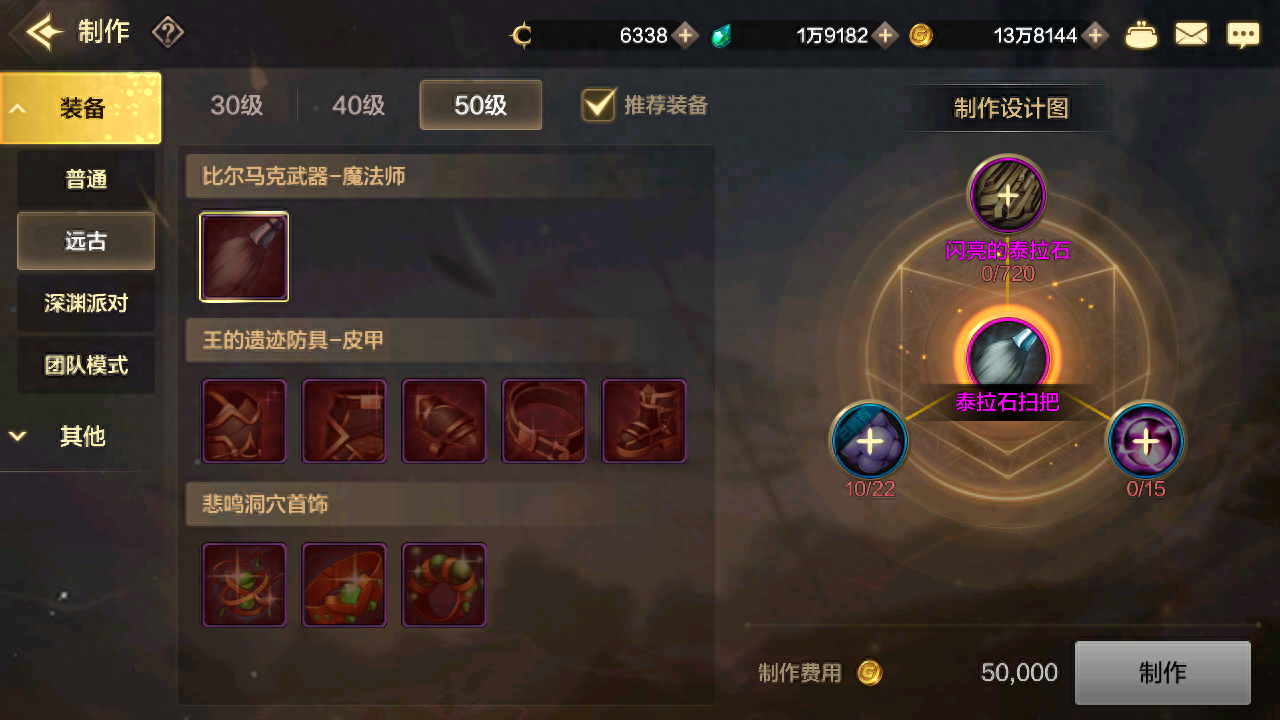Uncheck the 推荐装备 checkbox
The image size is (1280, 720).
click(598, 104)
